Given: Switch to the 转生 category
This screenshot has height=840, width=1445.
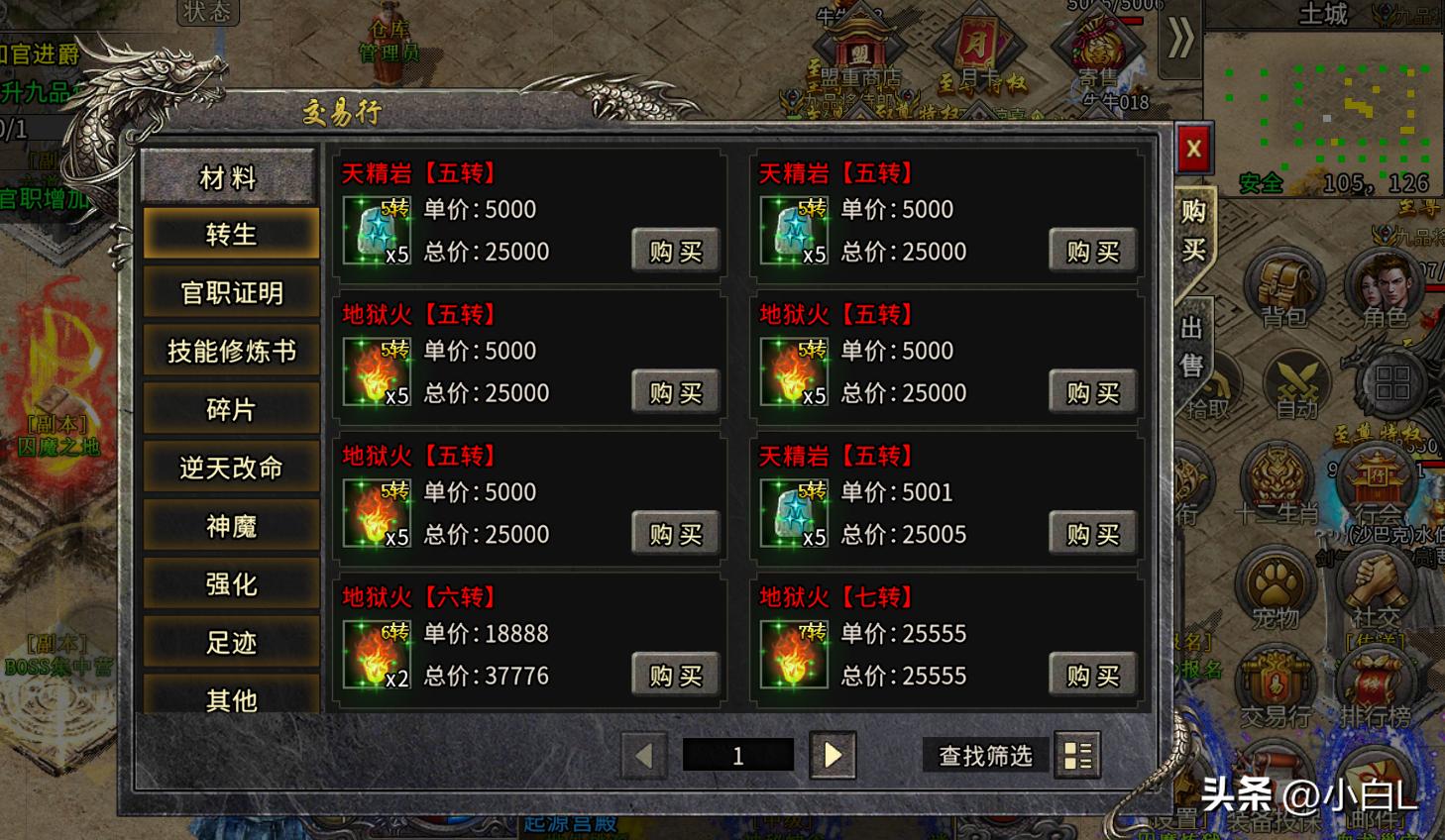Looking at the screenshot, I should (x=231, y=235).
